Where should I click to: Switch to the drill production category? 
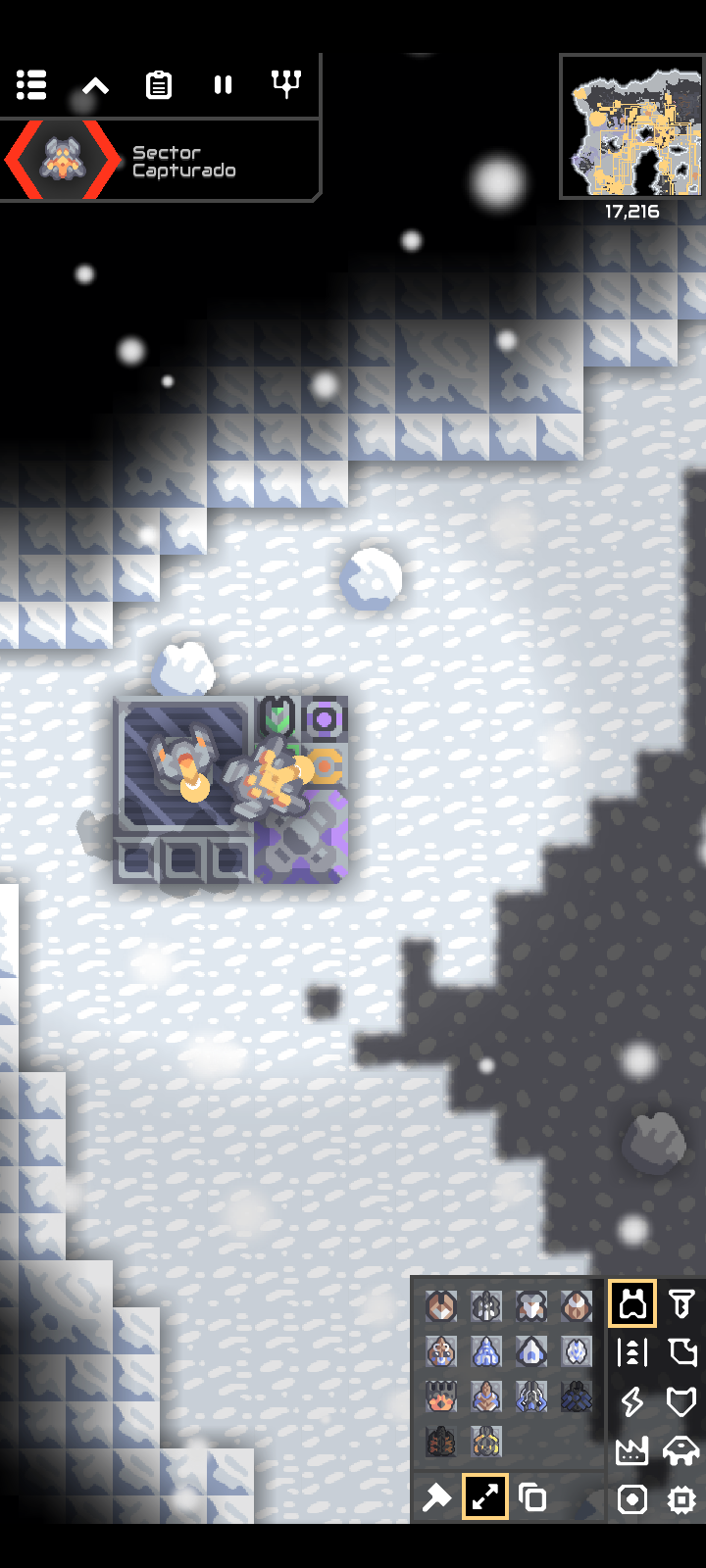pyautogui.click(x=681, y=1304)
